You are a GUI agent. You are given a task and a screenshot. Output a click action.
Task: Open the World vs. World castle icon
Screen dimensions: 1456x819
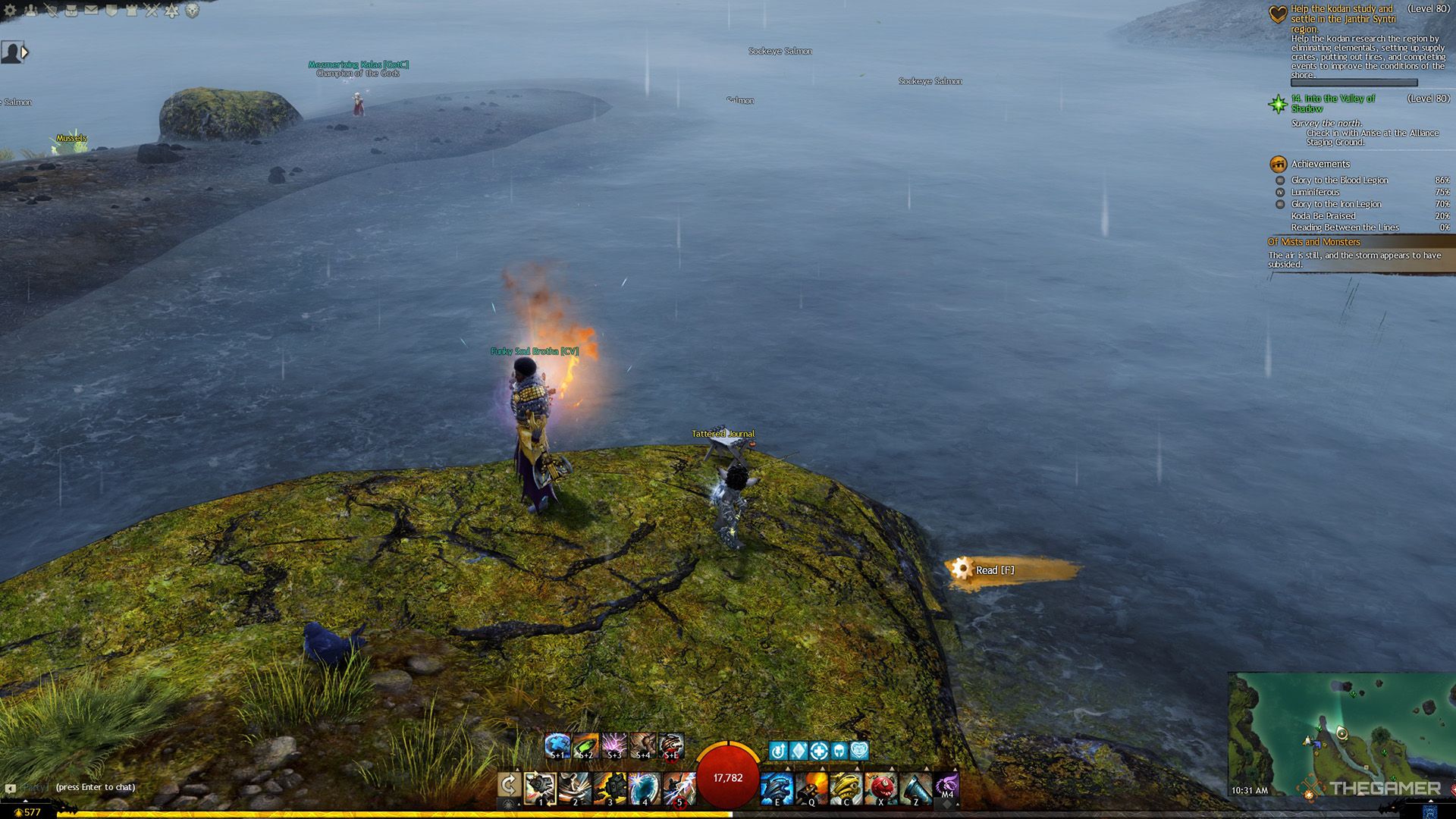coord(132,11)
